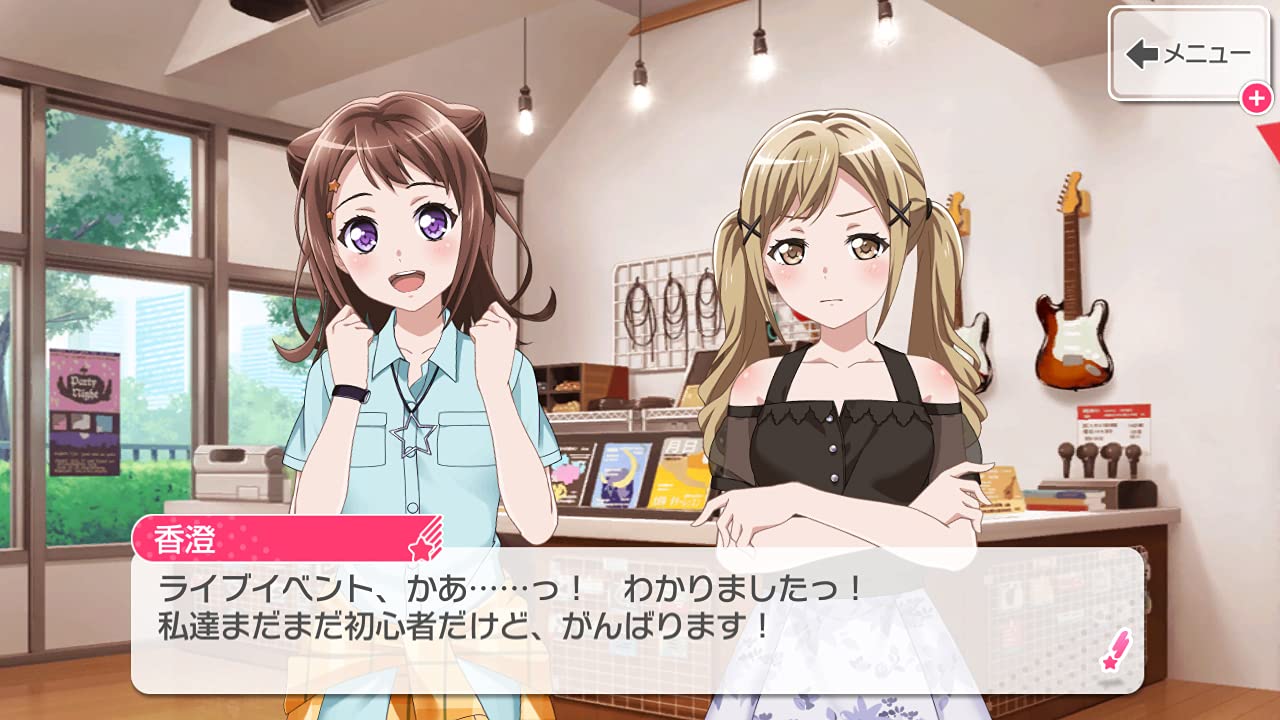
Task: Toggle the wristwatch on Kasumi's arm
Action: 352,395
